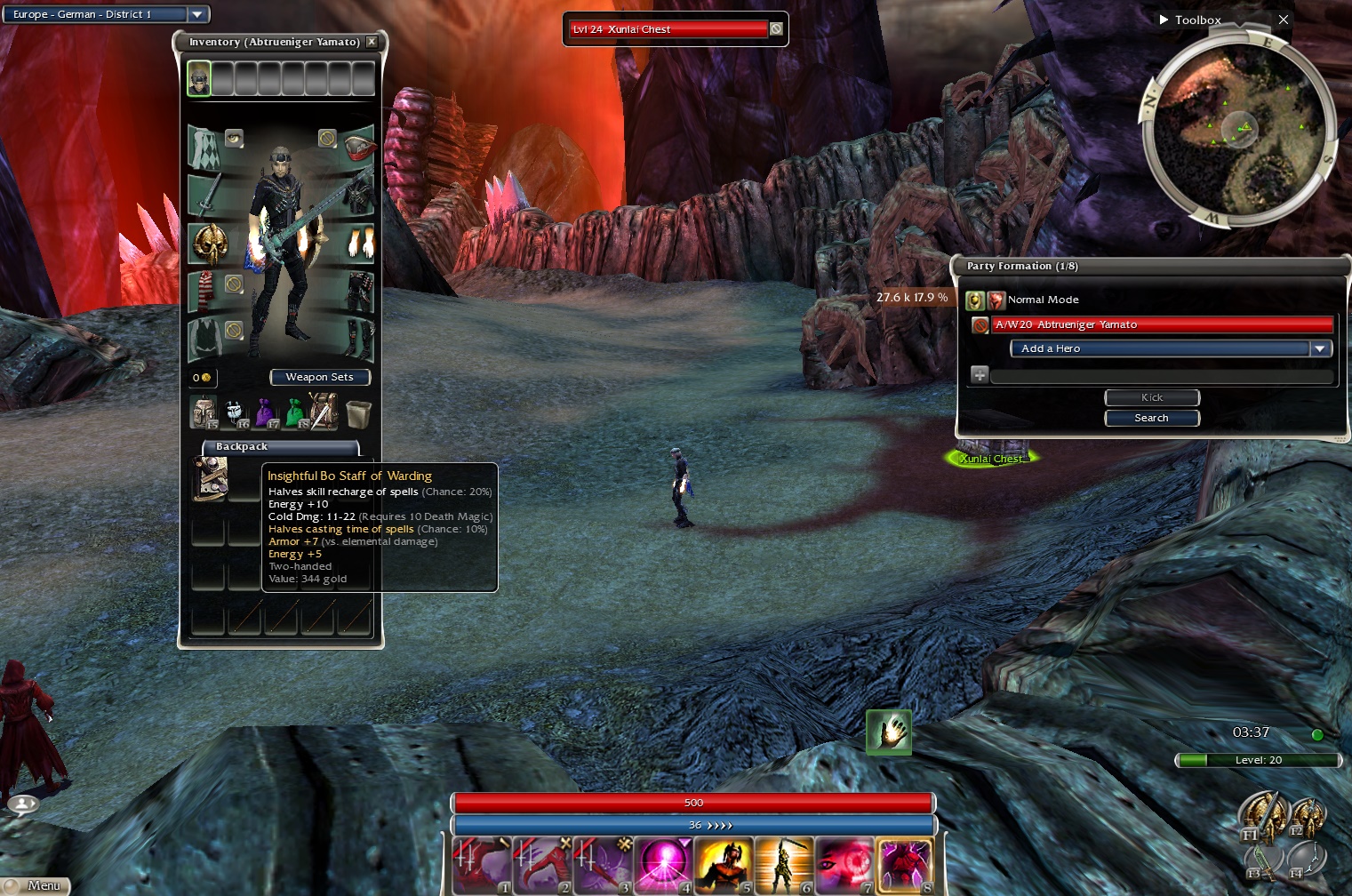Close the Inventory window

point(372,42)
